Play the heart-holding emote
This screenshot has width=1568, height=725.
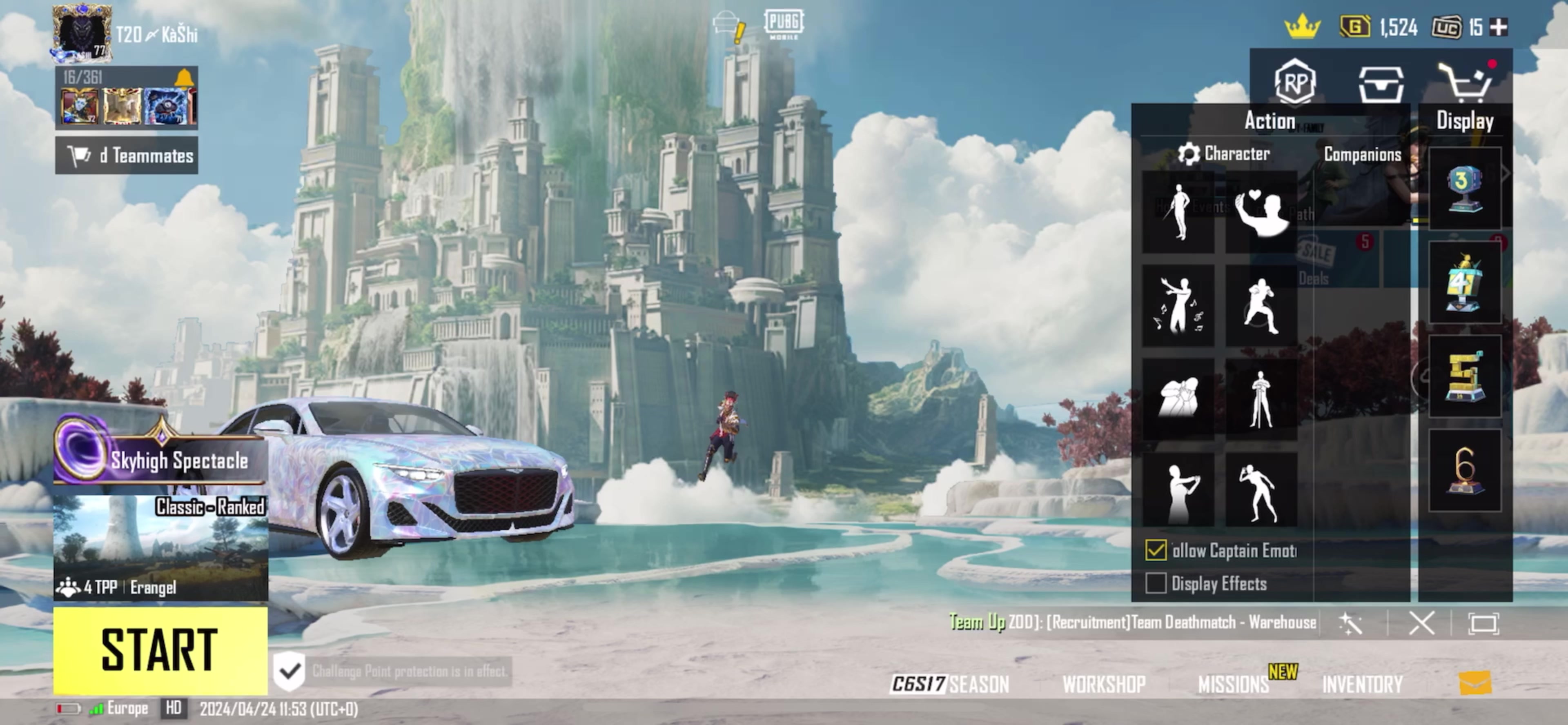click(x=1261, y=212)
